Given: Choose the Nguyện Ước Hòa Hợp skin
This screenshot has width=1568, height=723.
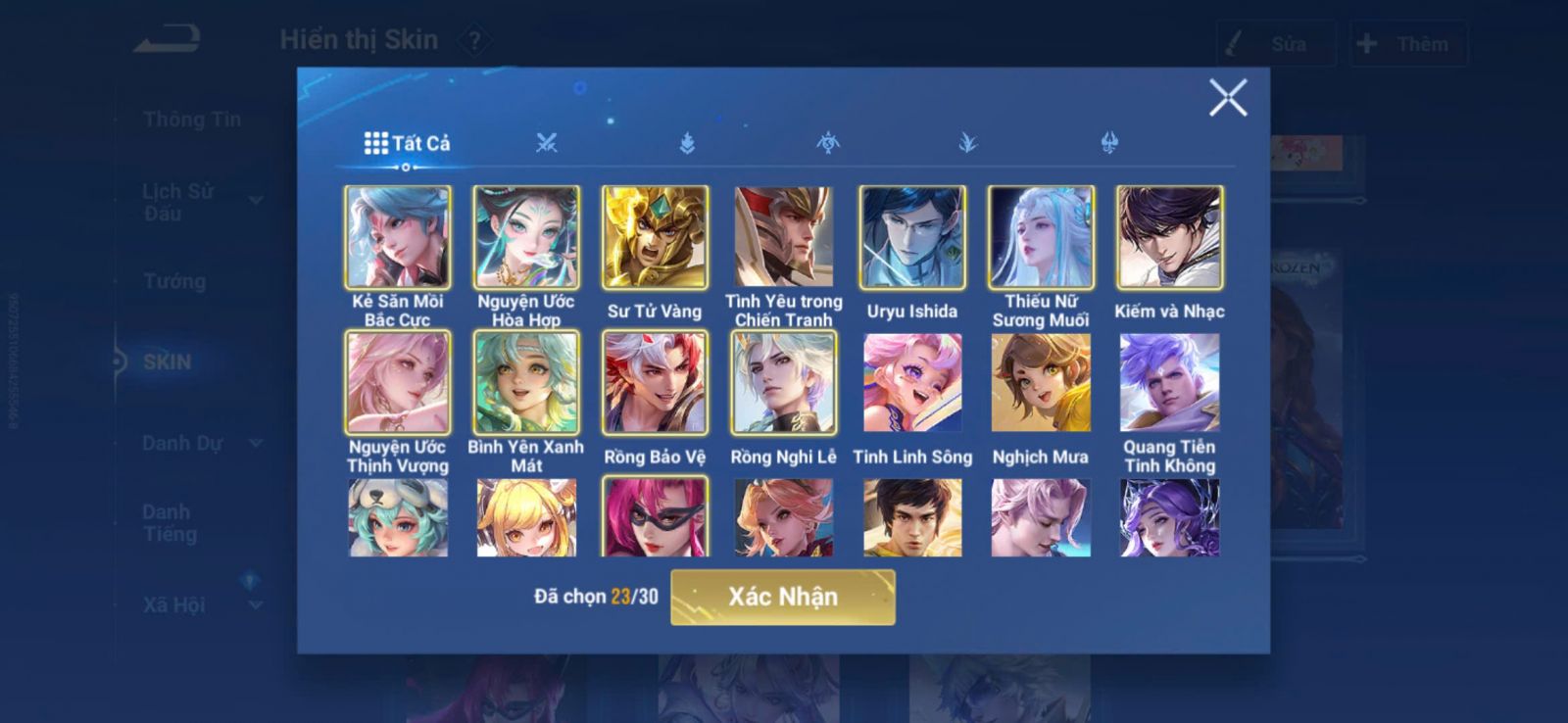Looking at the screenshot, I should (x=526, y=237).
